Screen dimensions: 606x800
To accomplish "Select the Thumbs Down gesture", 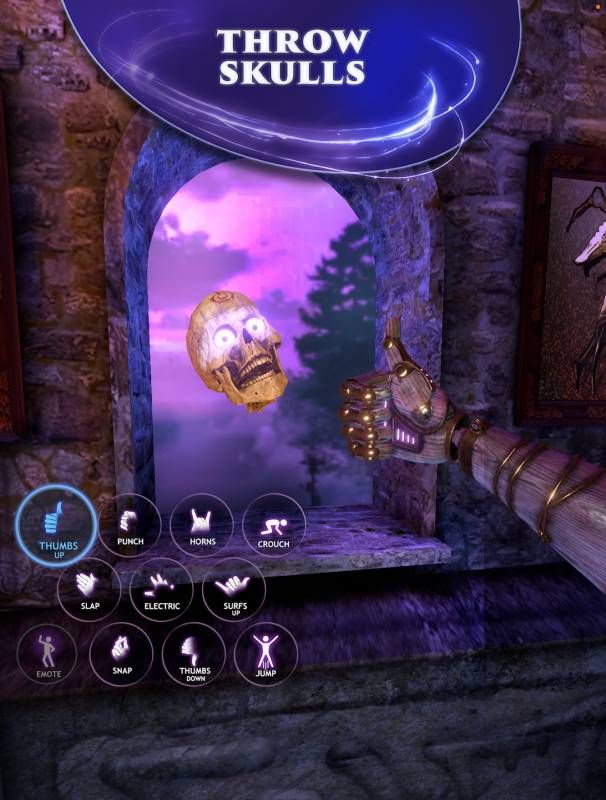I will click(193, 654).
